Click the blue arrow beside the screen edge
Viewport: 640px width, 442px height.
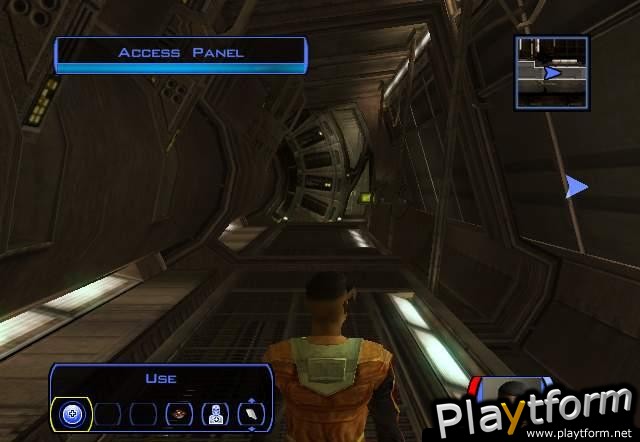pyautogui.click(x=576, y=186)
